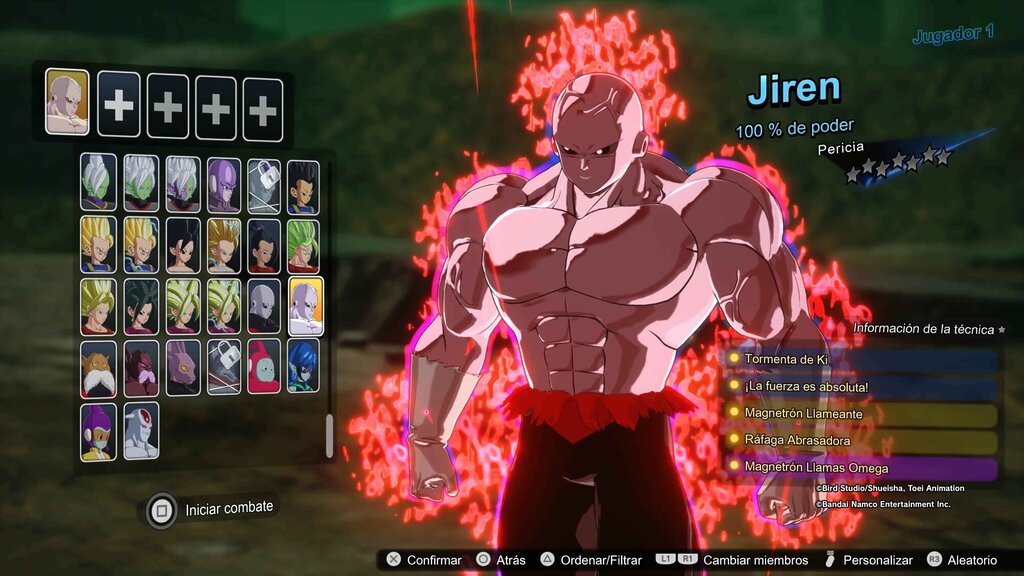
Task: Select the purple-haired fighter in the last row
Action: [x=98, y=431]
